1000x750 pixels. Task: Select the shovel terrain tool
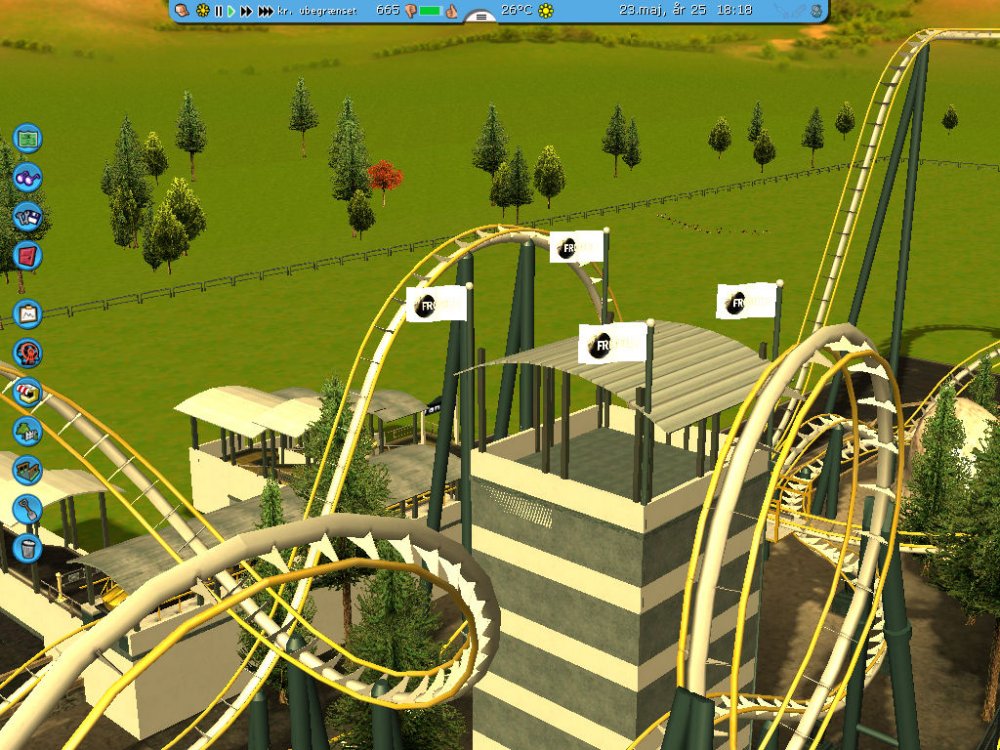[28, 509]
